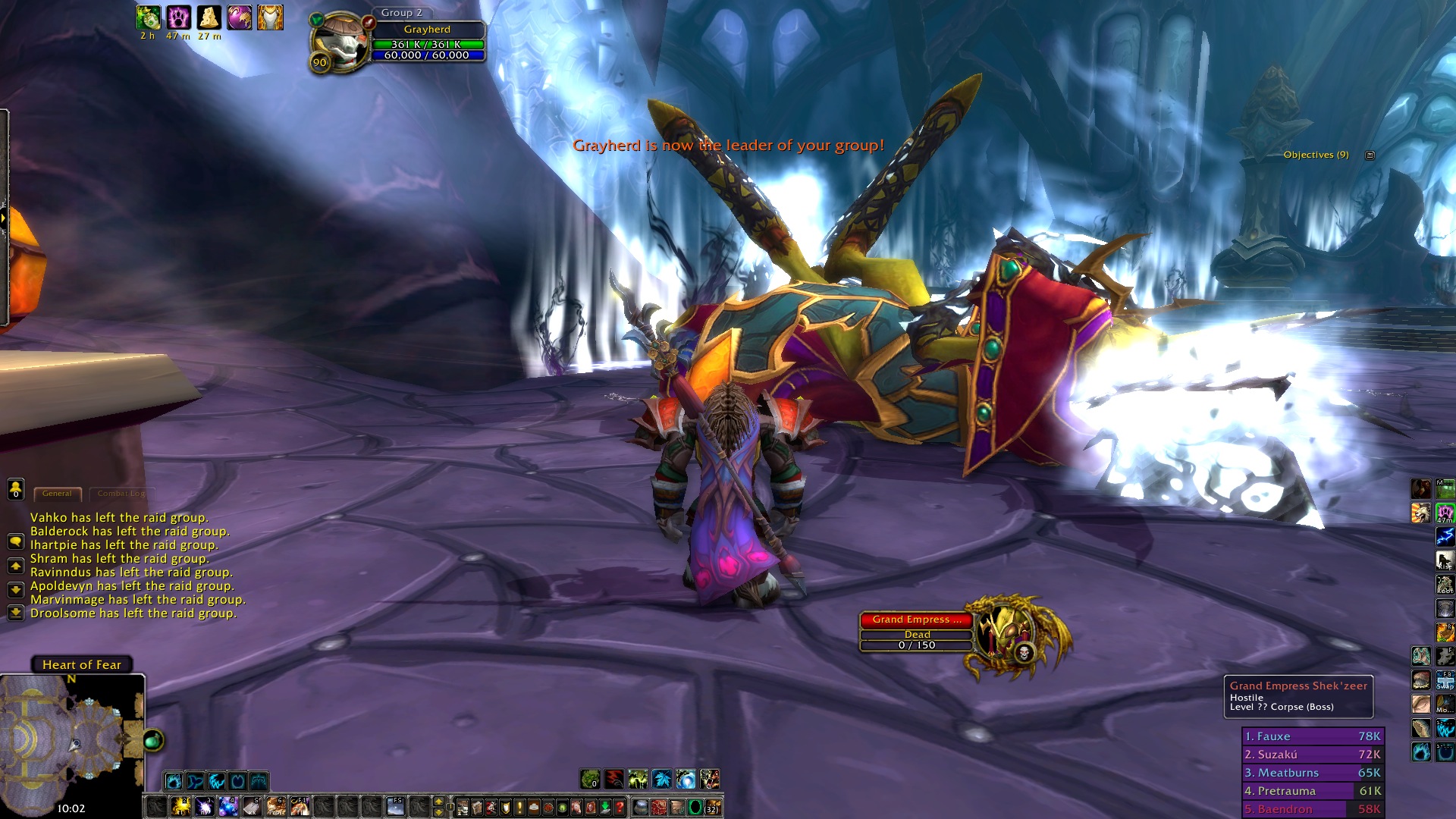Open the Combat Log tab

point(121,494)
